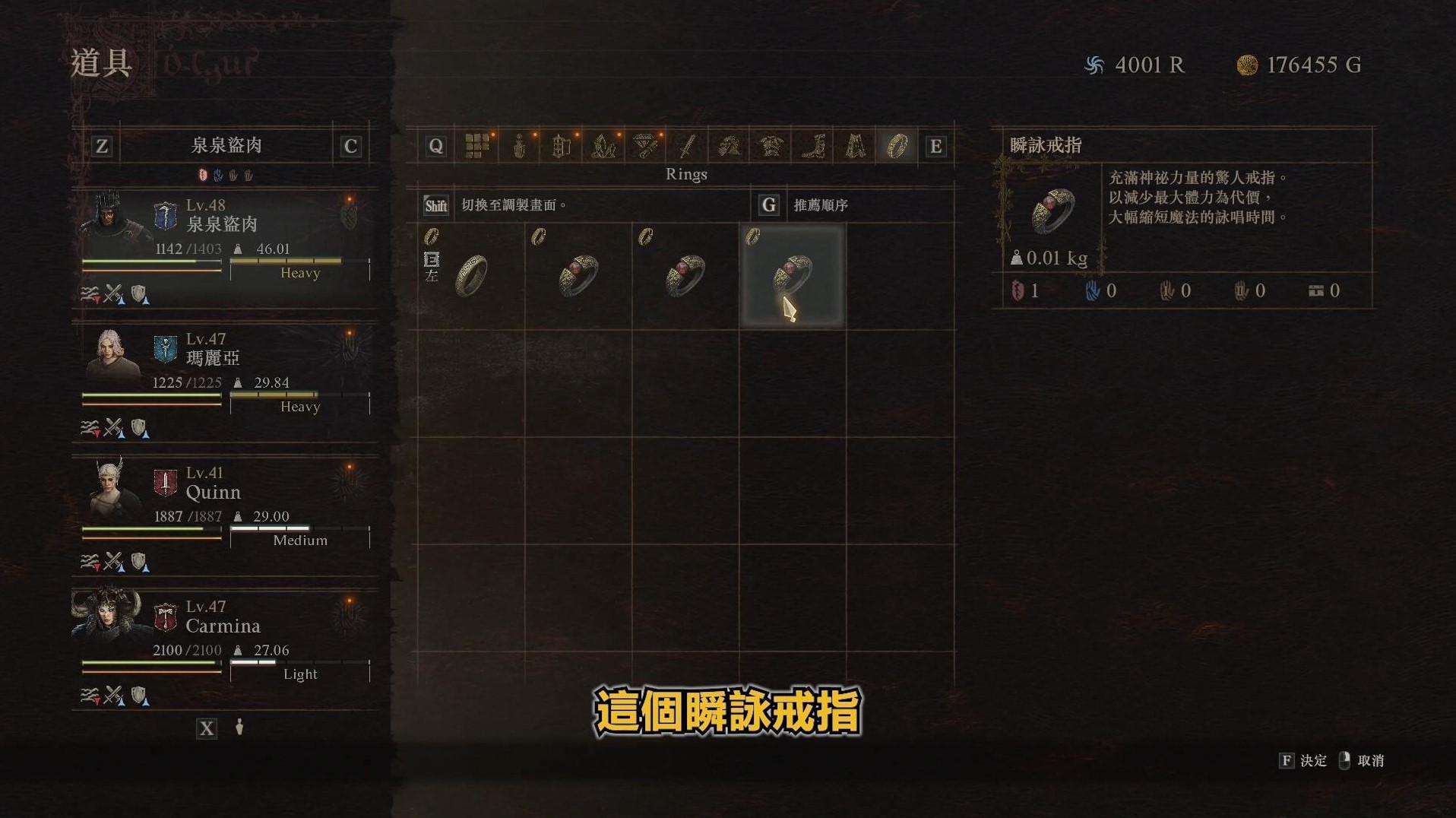Select the plain silver ring thumbnail
Viewport: 1456px width, 818px height.
473,274
